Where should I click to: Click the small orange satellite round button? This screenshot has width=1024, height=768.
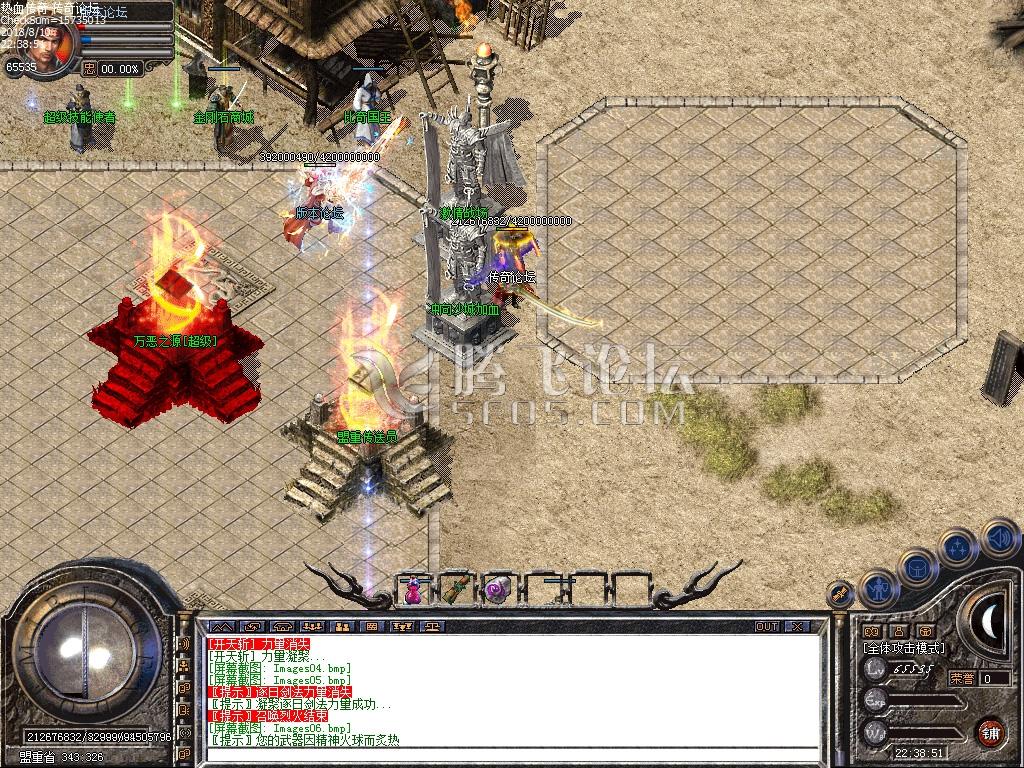[841, 593]
